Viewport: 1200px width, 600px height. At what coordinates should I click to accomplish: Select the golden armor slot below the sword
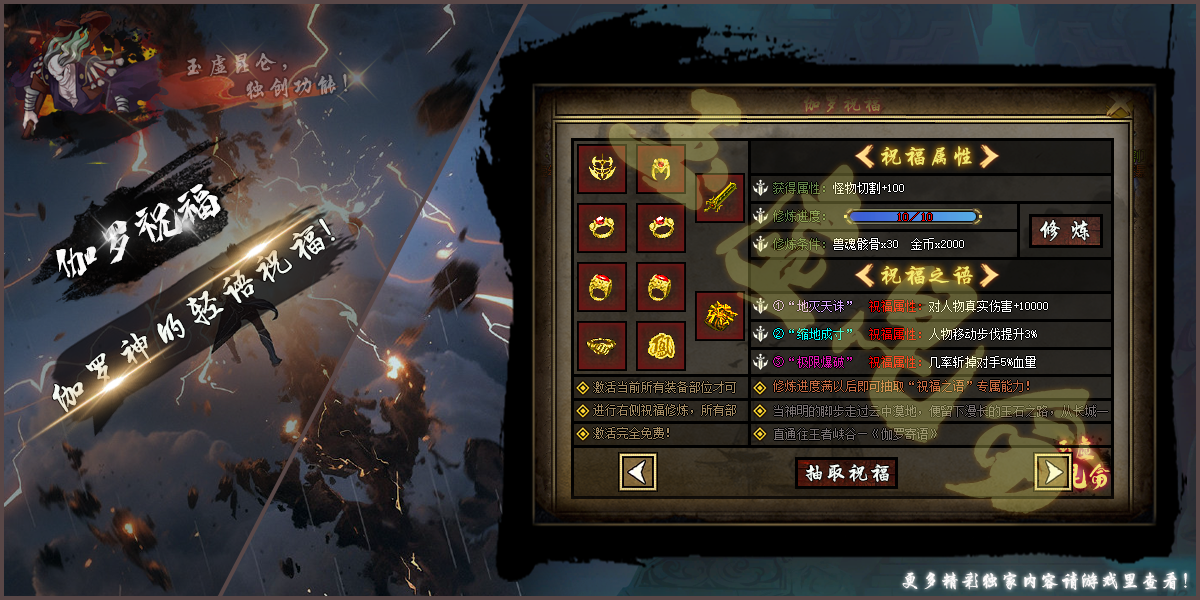click(720, 316)
